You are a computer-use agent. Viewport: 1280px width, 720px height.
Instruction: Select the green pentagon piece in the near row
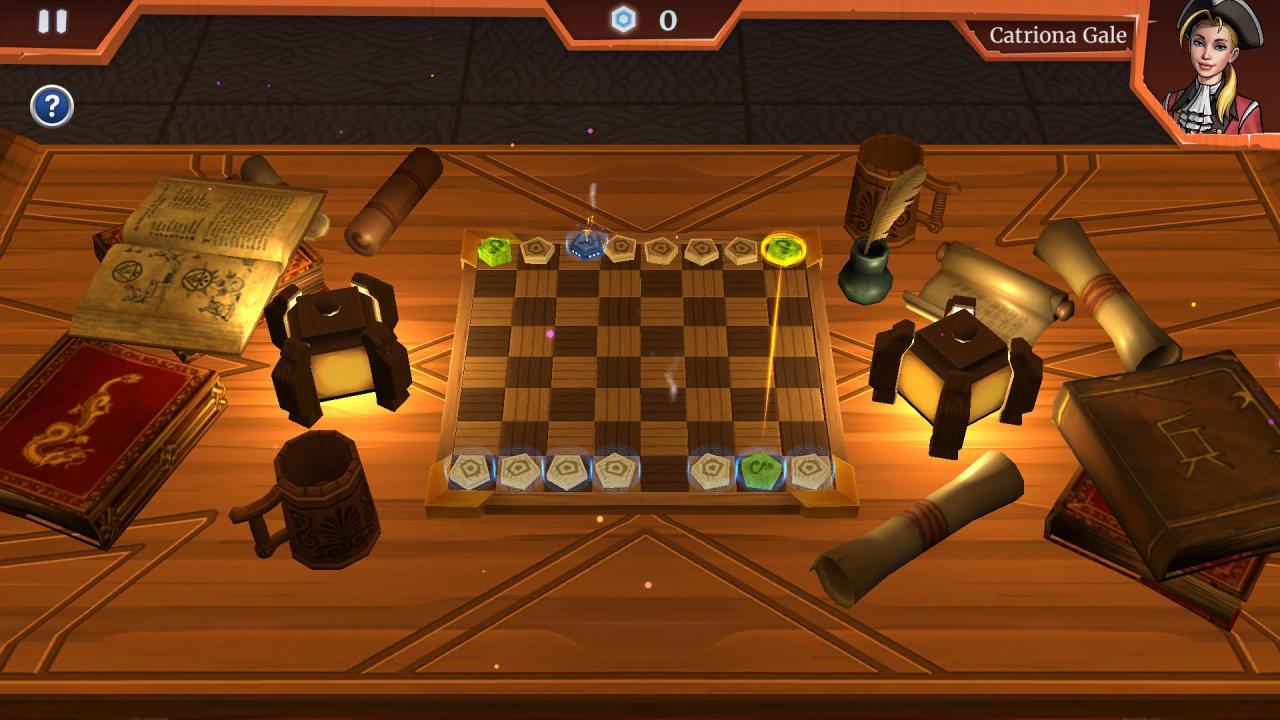[759, 467]
